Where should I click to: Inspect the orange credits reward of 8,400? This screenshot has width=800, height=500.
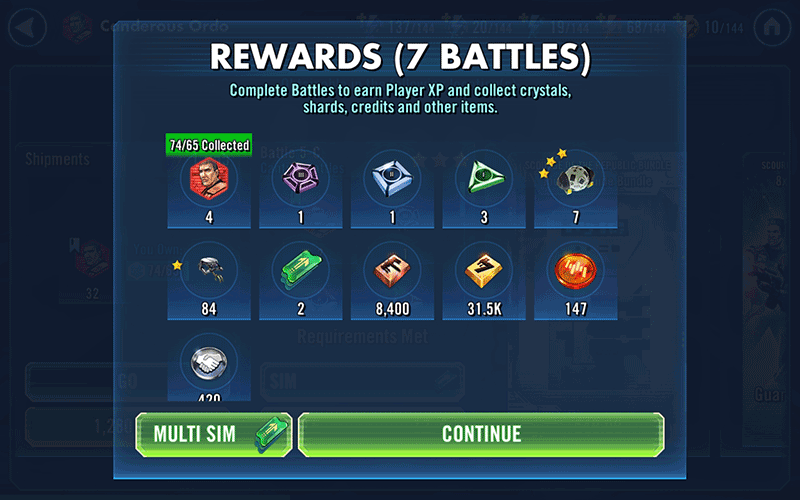coord(392,270)
